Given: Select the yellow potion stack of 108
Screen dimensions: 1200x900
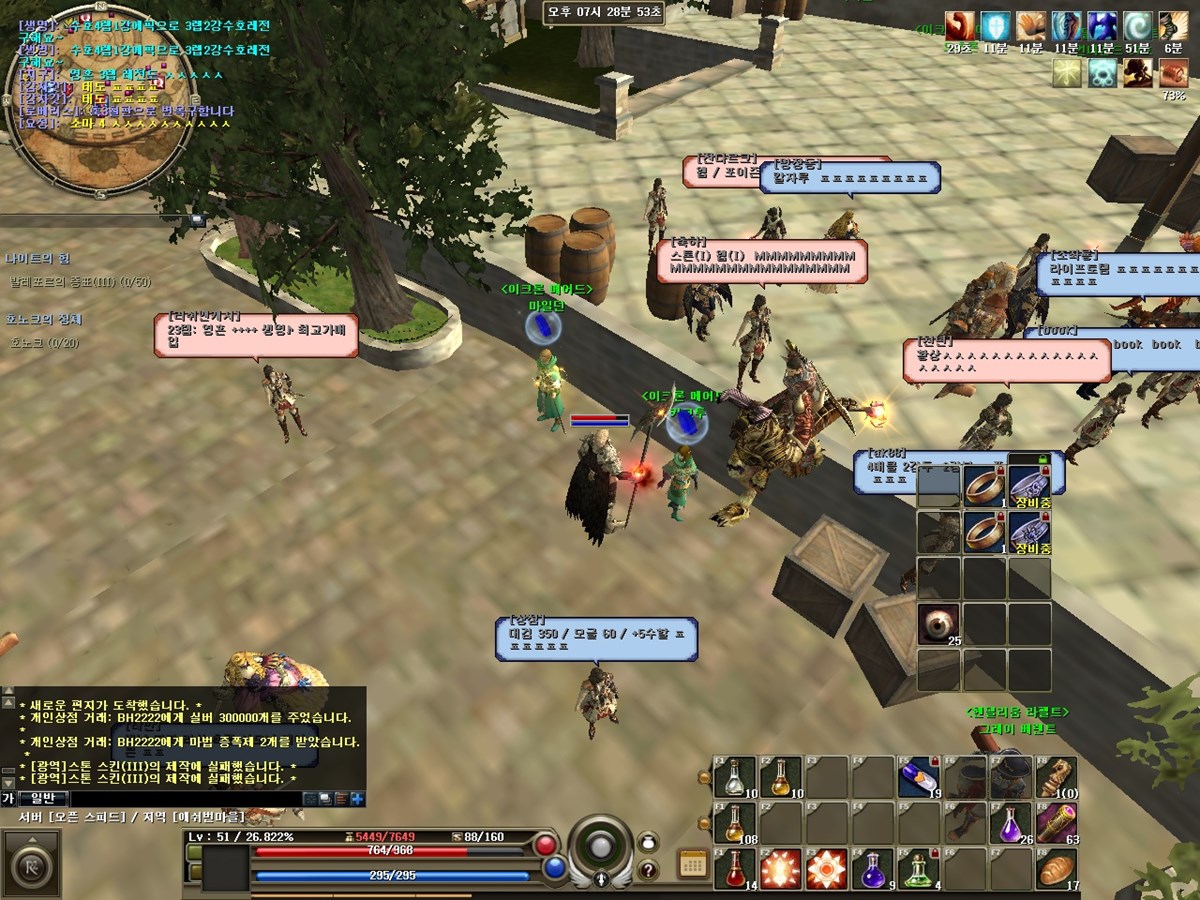Looking at the screenshot, I should (734, 822).
